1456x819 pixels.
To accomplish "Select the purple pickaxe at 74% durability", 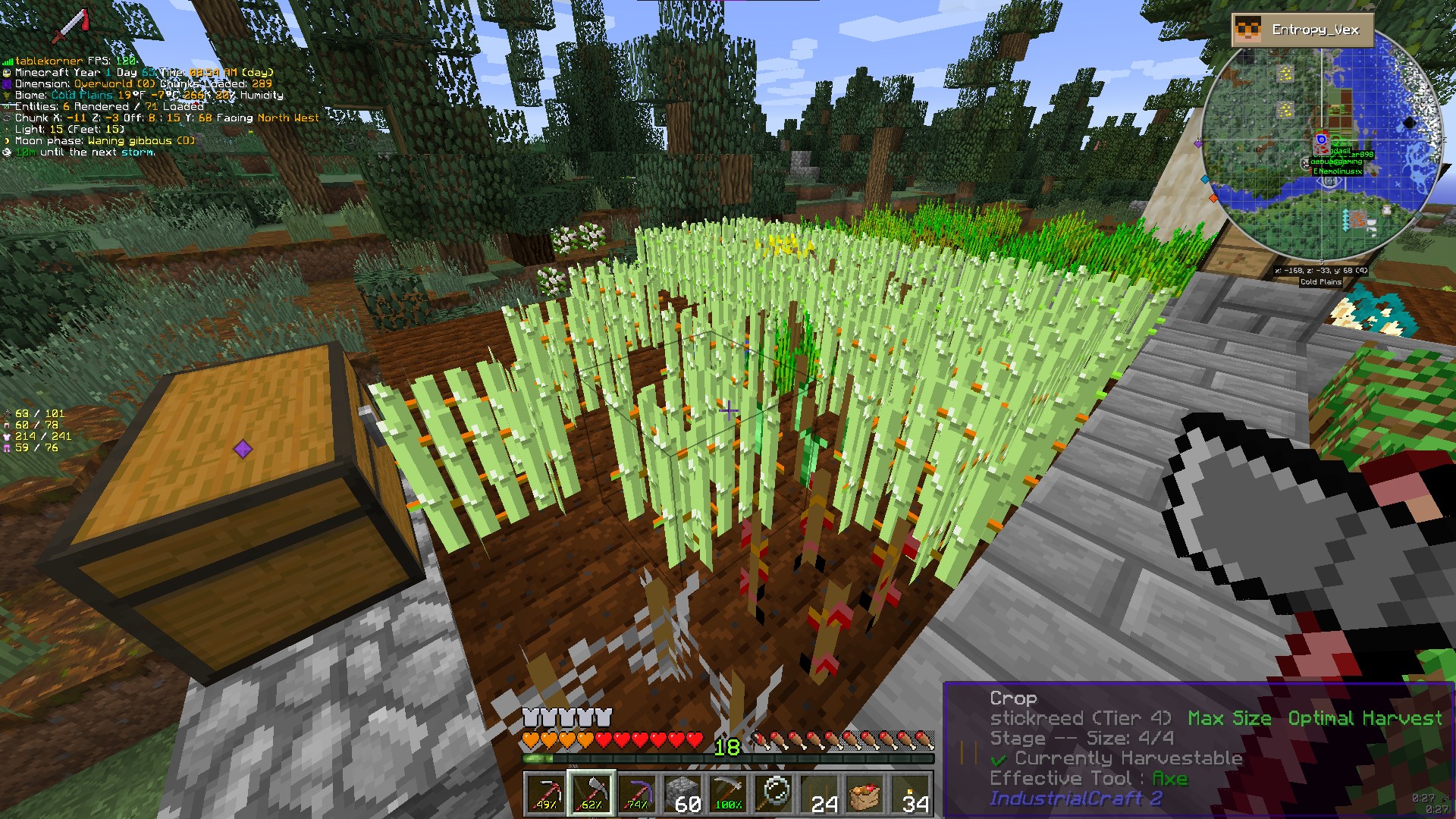I will tap(637, 793).
